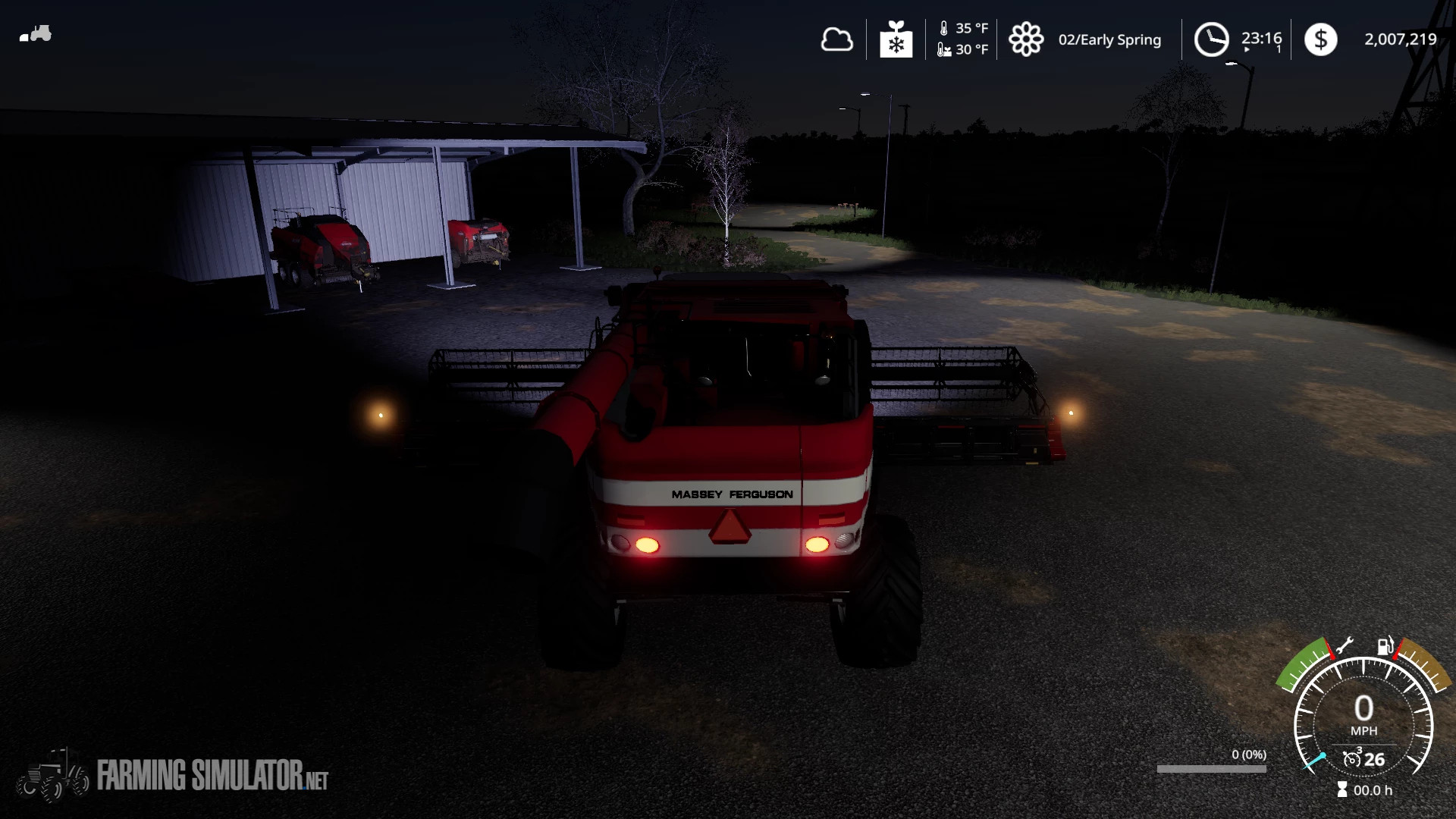Toggle the time-scale playback arrow under 23:16
This screenshot has width=1456, height=819.
click(x=1247, y=50)
